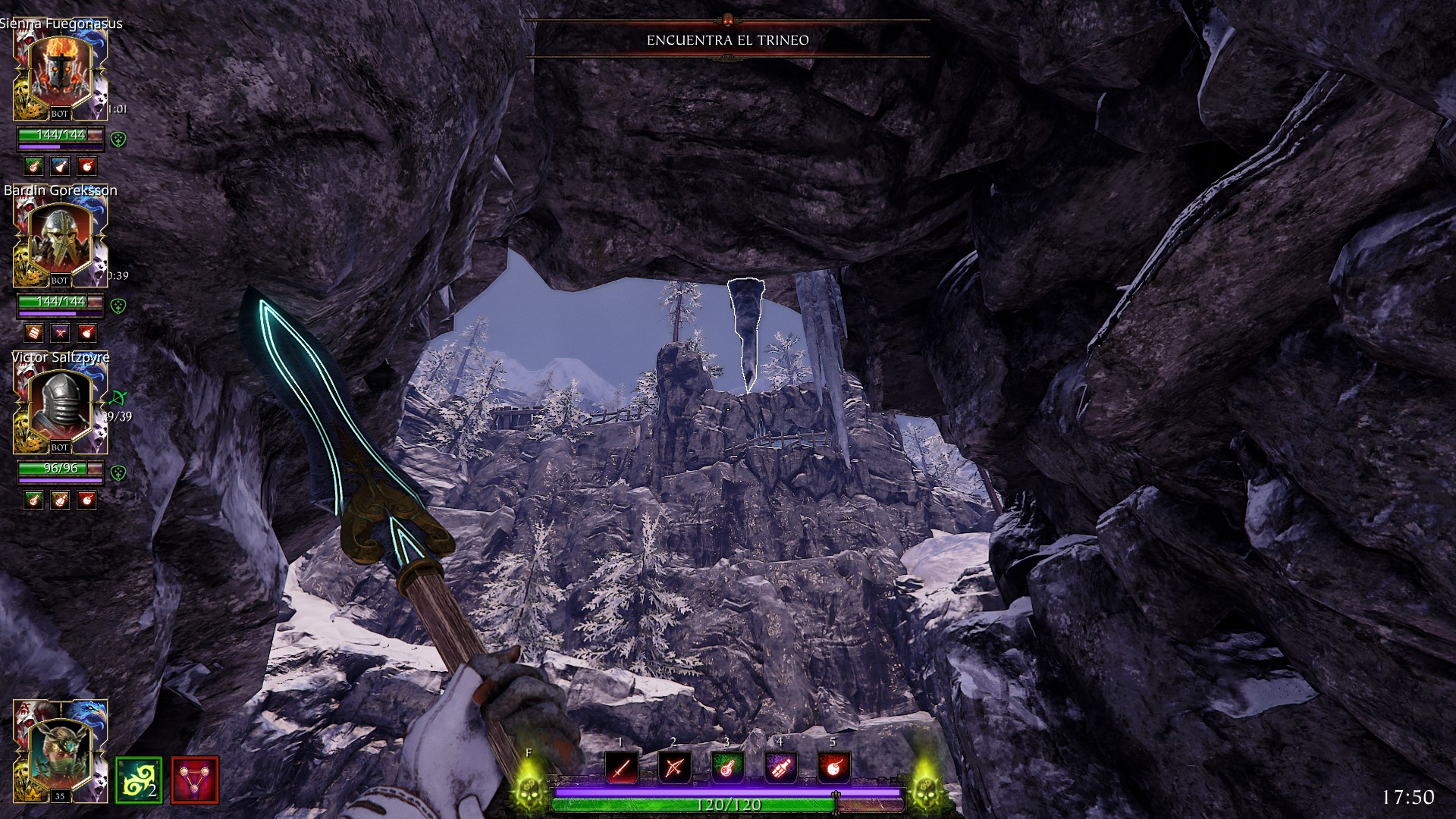The width and height of the screenshot is (1456, 819).
Task: Click the "Encuentra el trineo" objective banner
Action: tap(727, 40)
